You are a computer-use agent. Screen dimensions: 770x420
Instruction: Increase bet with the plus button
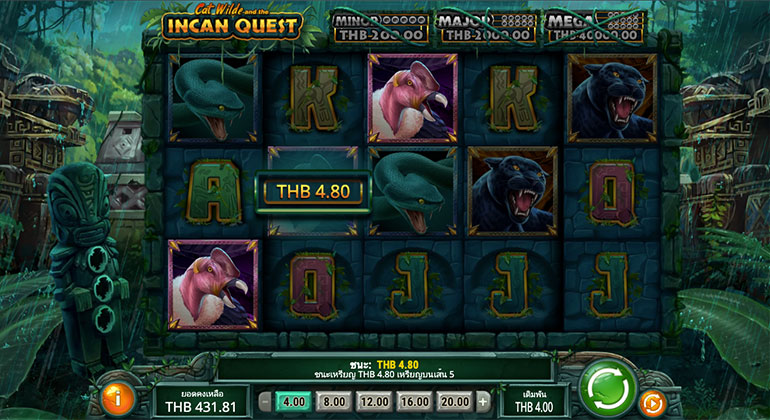(x=482, y=400)
